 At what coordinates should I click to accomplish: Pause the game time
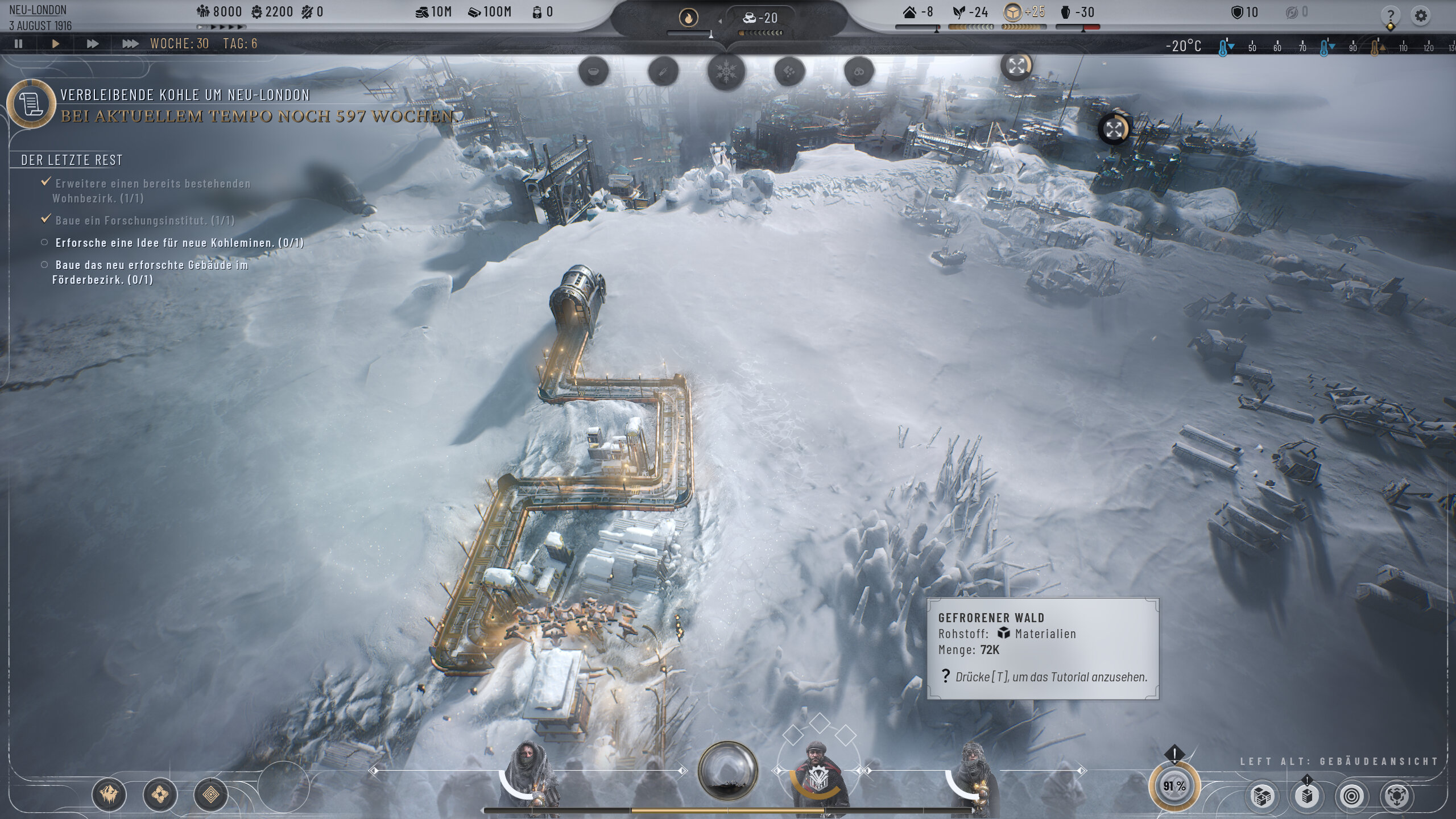19,43
